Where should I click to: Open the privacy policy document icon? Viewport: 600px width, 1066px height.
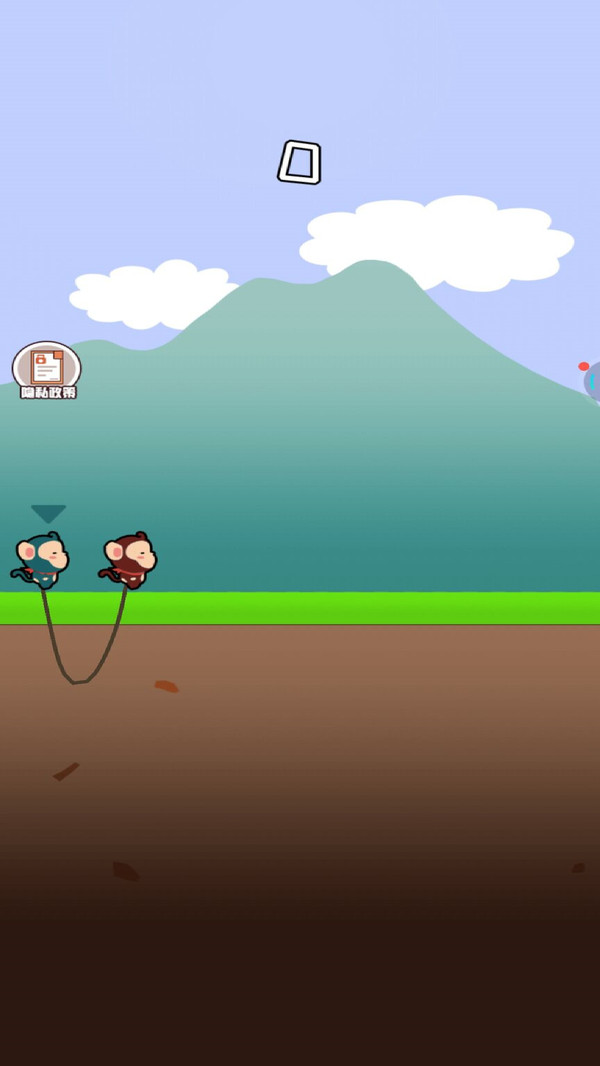(x=47, y=369)
